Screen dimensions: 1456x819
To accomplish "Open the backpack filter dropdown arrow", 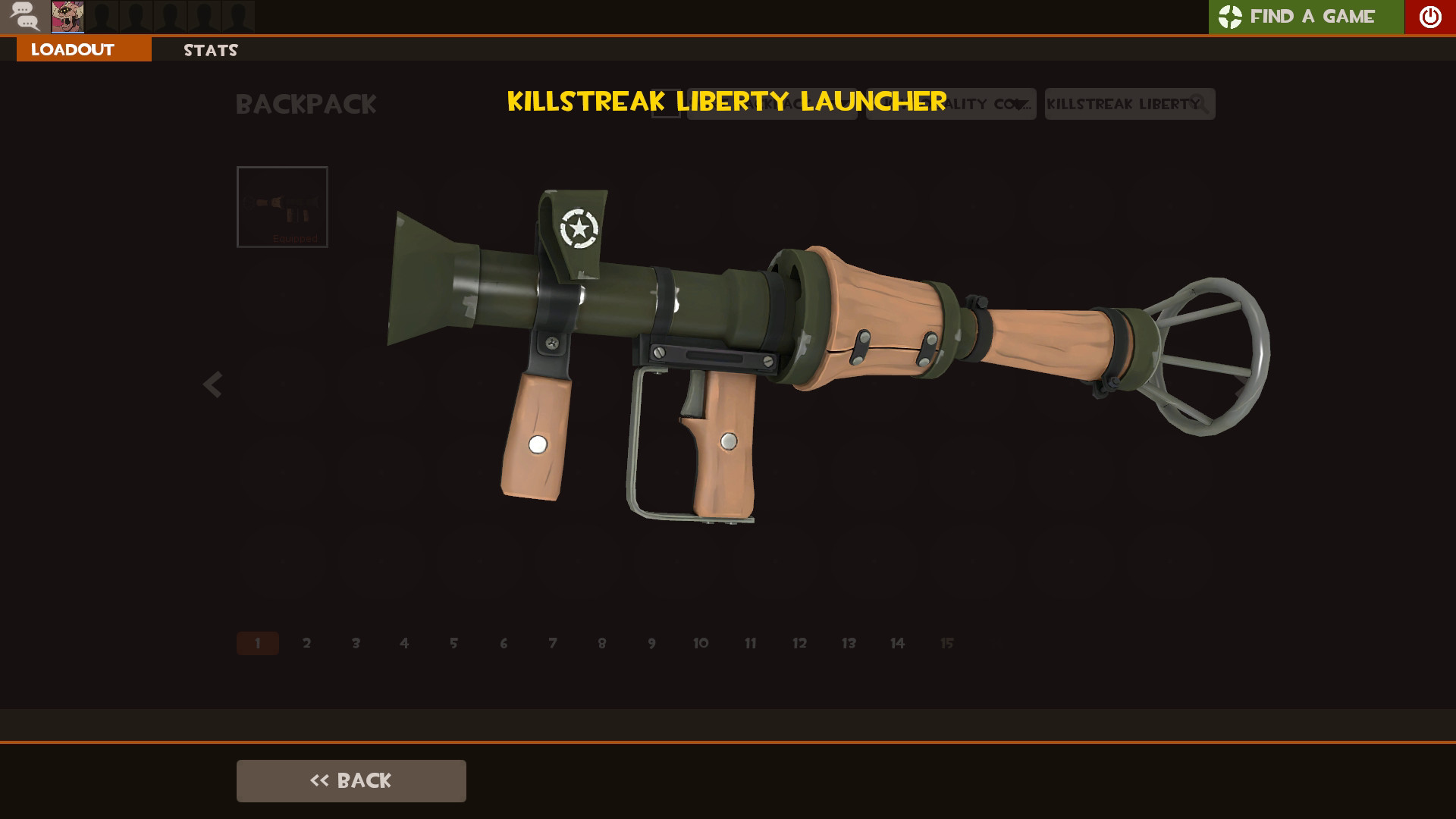I will pyautogui.click(x=842, y=104).
